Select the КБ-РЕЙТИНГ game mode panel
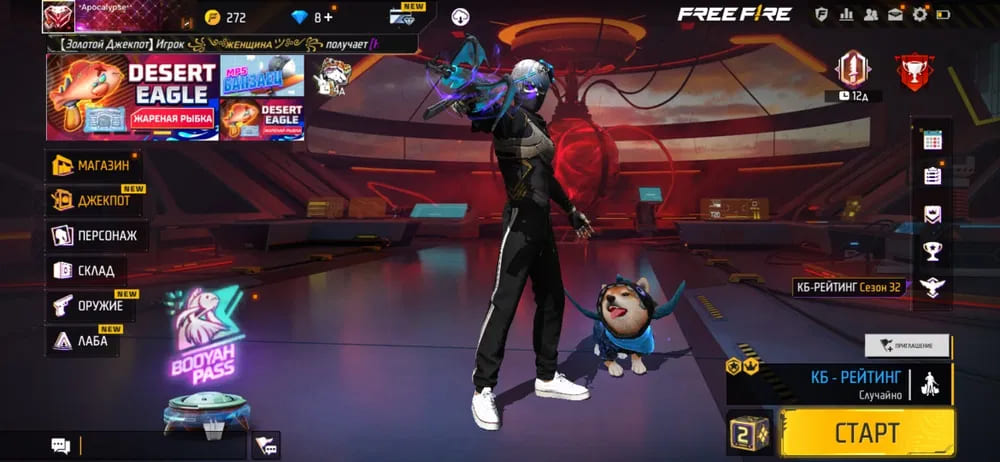 (x=840, y=384)
